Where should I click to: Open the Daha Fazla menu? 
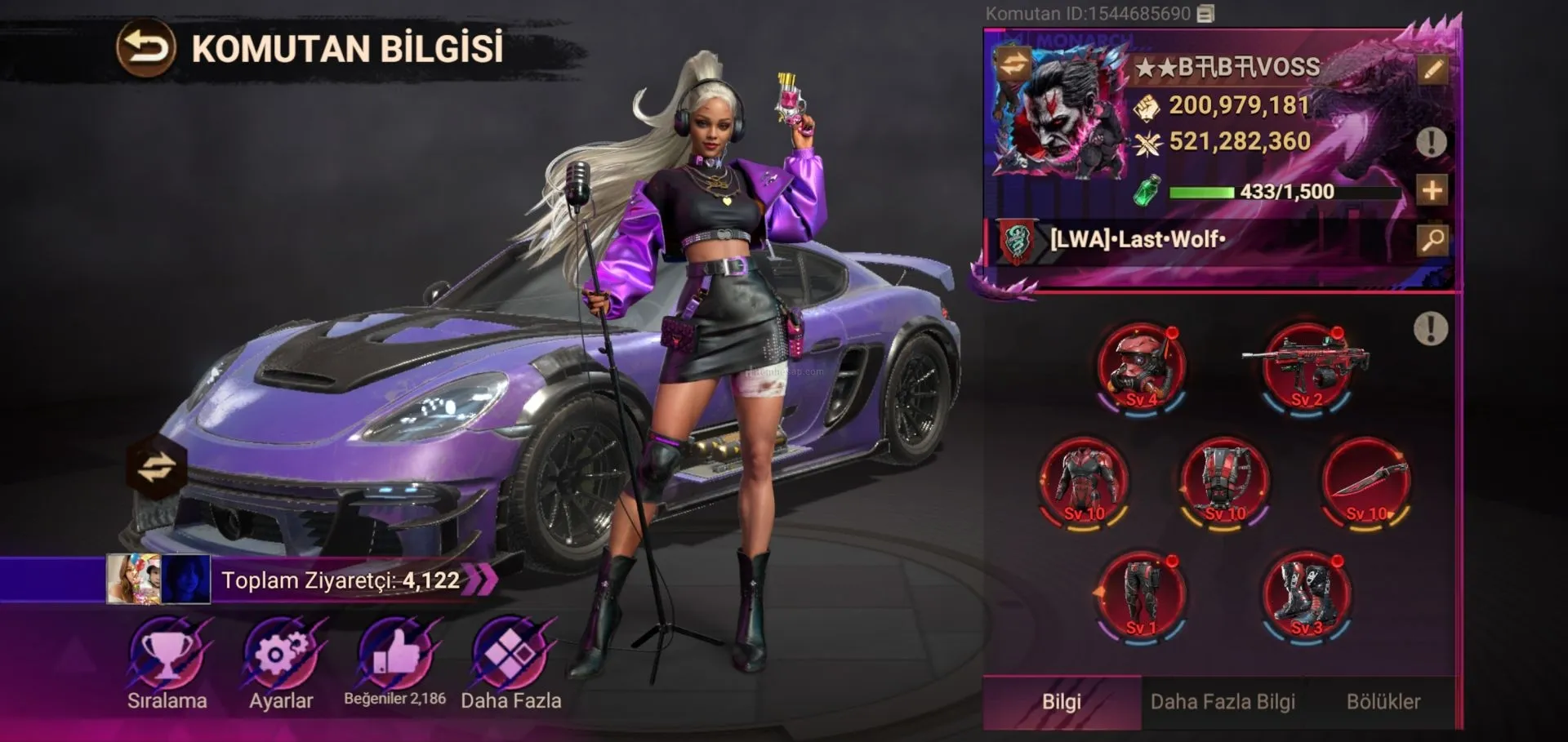point(510,660)
